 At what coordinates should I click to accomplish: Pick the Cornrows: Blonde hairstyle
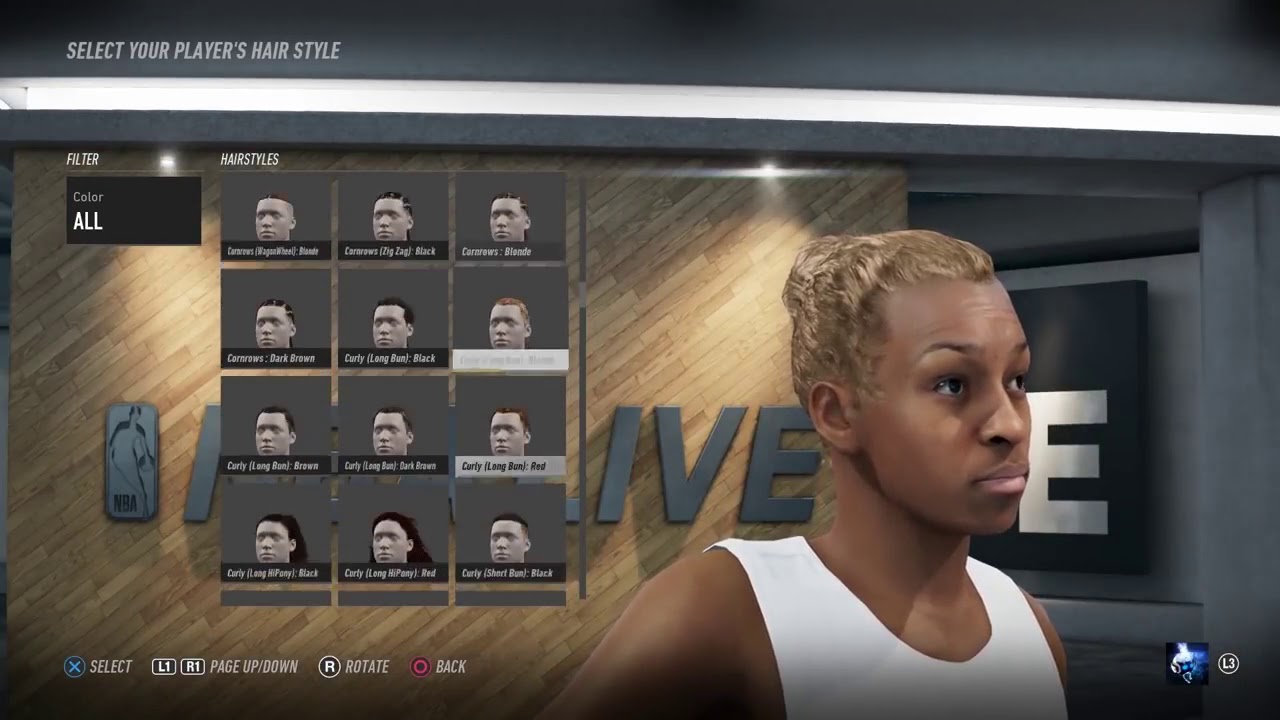point(510,217)
